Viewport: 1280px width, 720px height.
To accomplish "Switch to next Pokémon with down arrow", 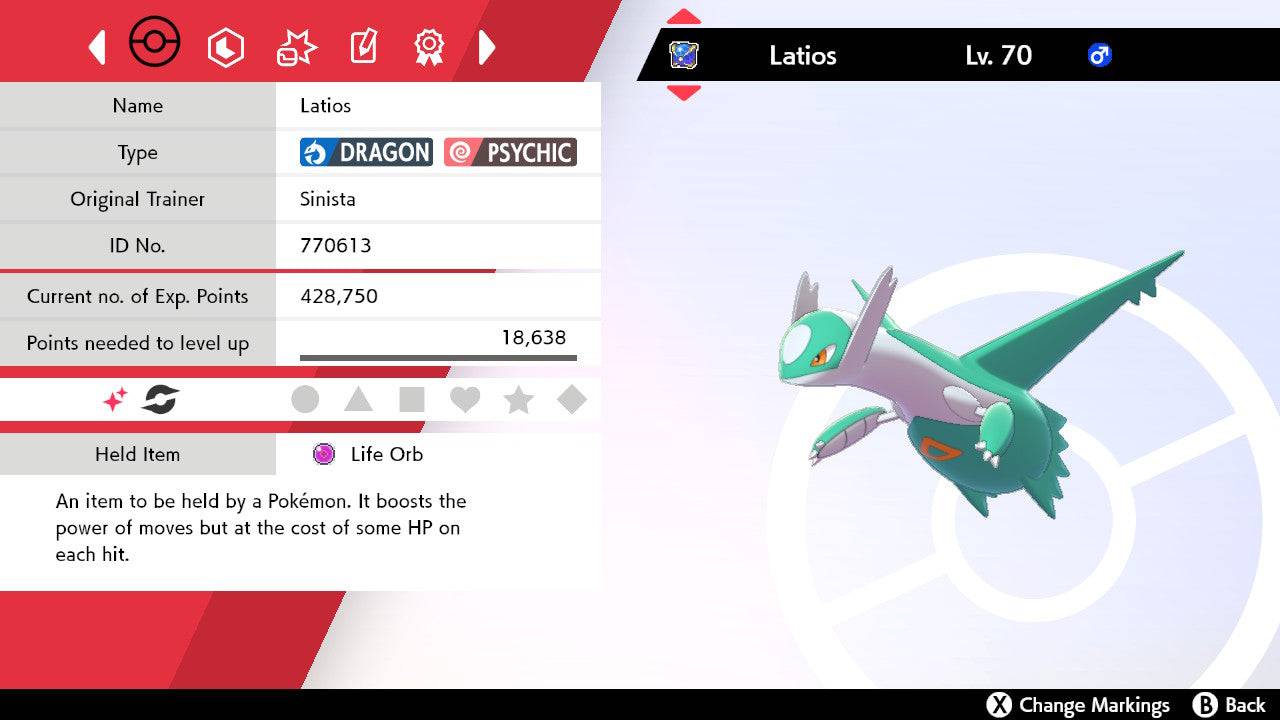I will click(x=683, y=93).
